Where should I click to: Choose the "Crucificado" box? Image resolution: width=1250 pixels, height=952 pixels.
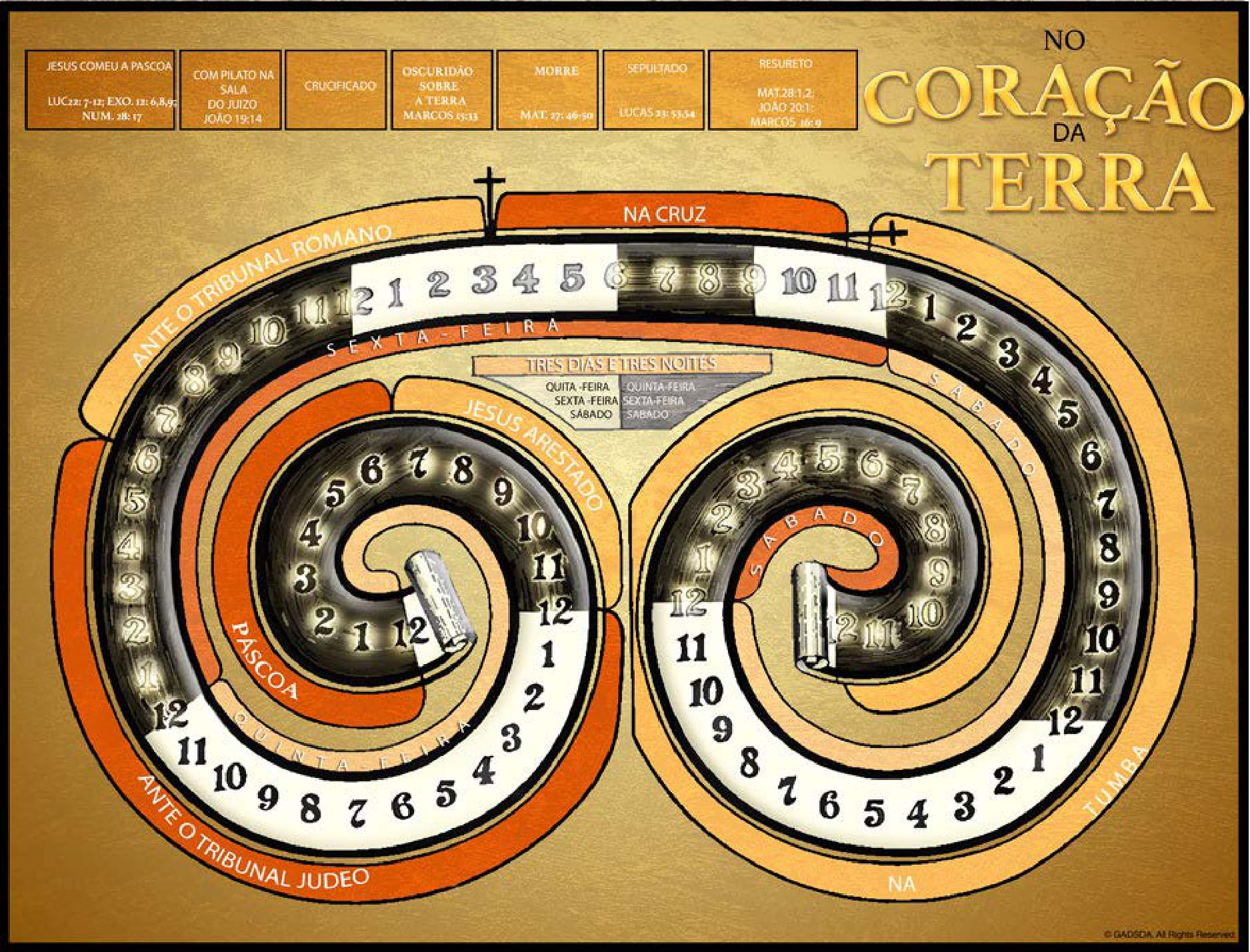[336, 90]
